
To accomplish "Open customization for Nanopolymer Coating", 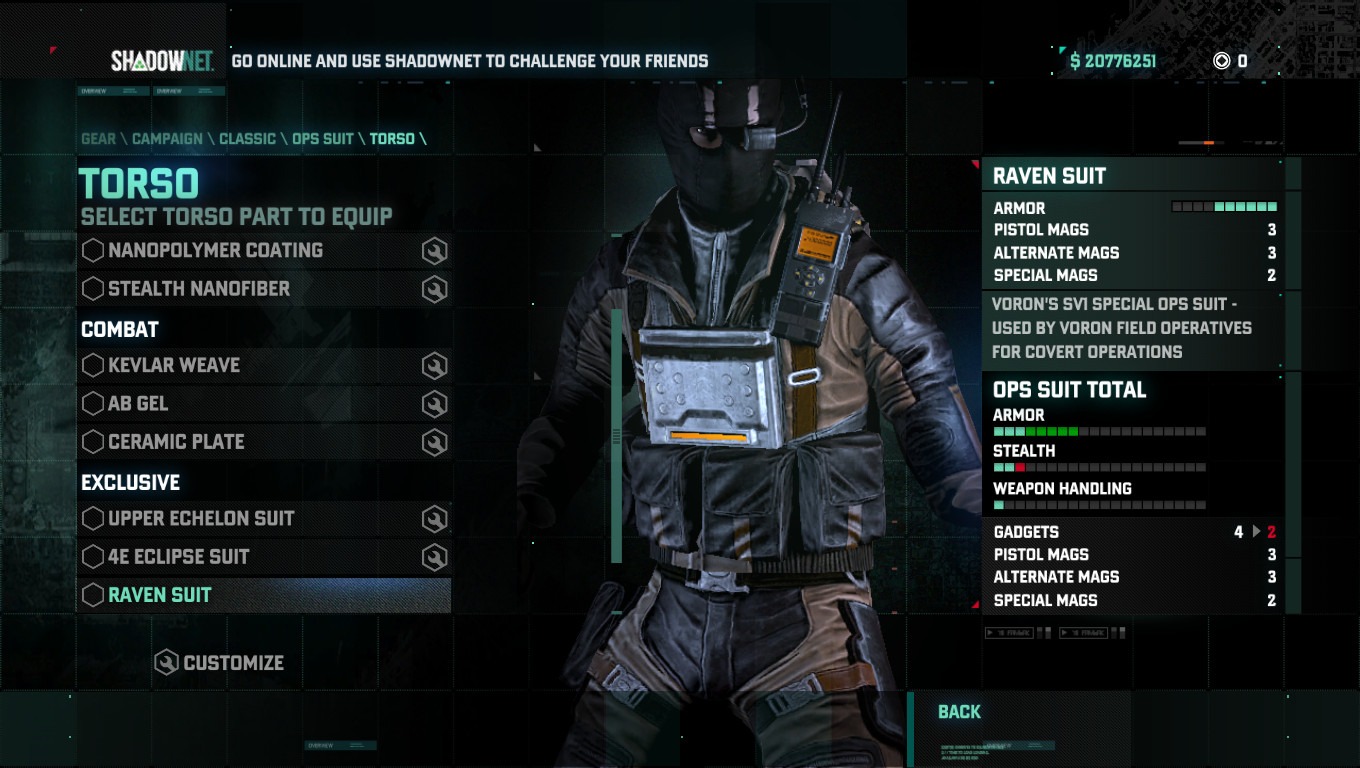I will [x=432, y=250].
